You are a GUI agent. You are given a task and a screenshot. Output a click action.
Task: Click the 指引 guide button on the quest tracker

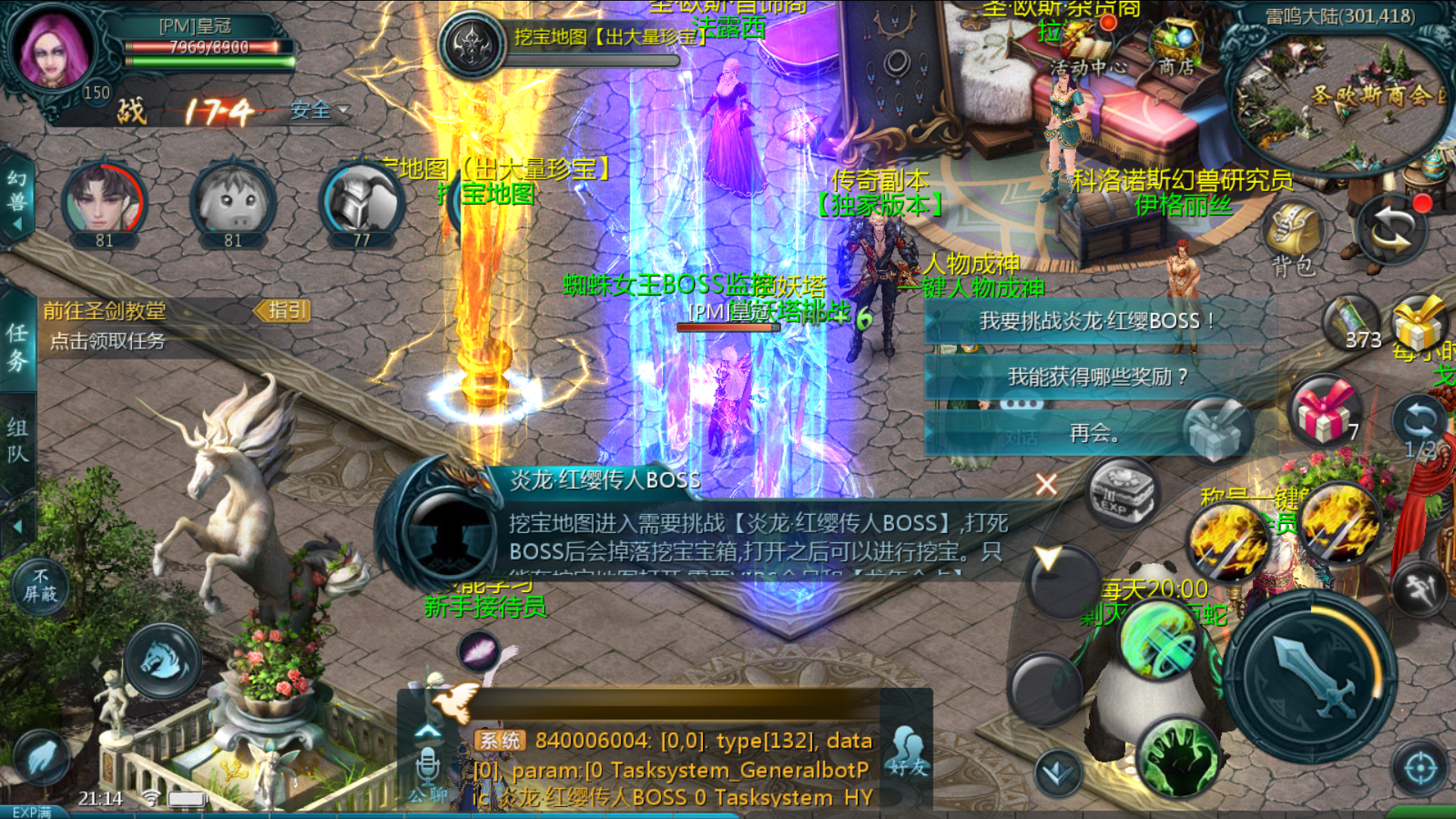(284, 310)
